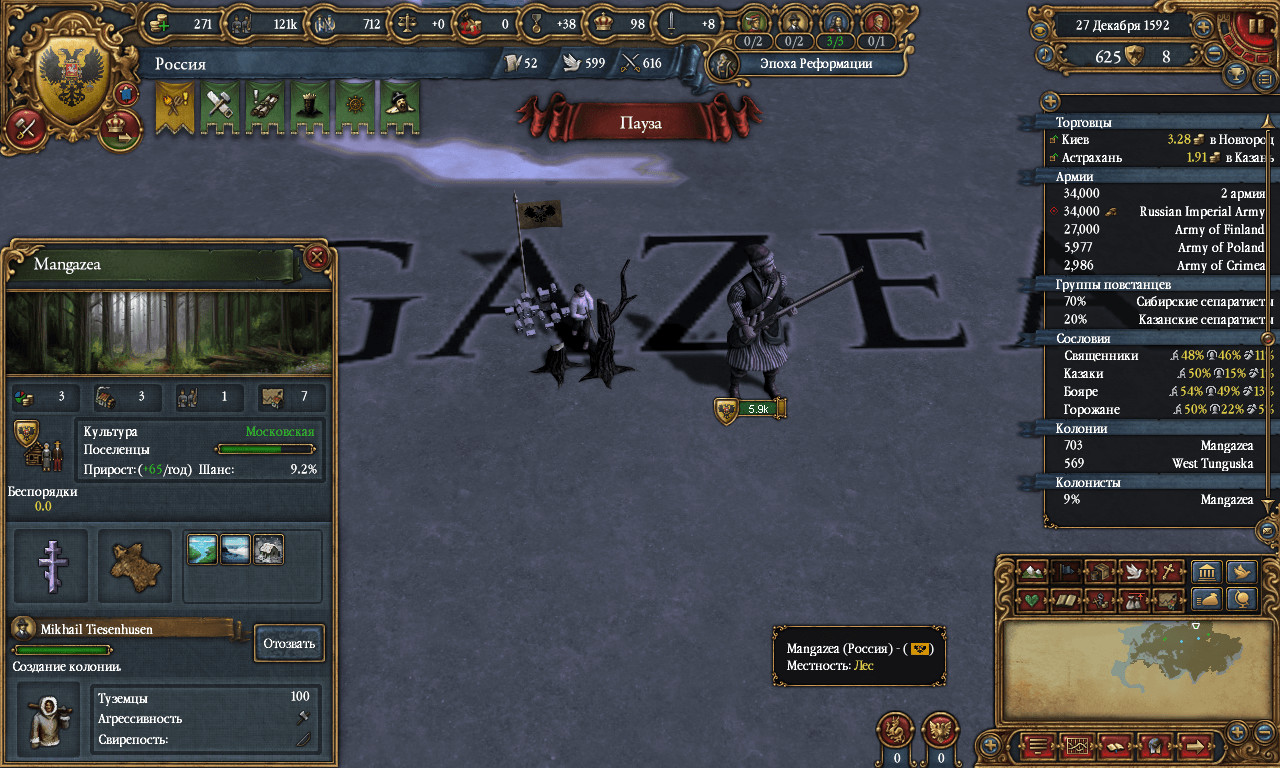Click the yellow torch-and-pitchfork alert banner
The width and height of the screenshot is (1280, 768).
174,106
